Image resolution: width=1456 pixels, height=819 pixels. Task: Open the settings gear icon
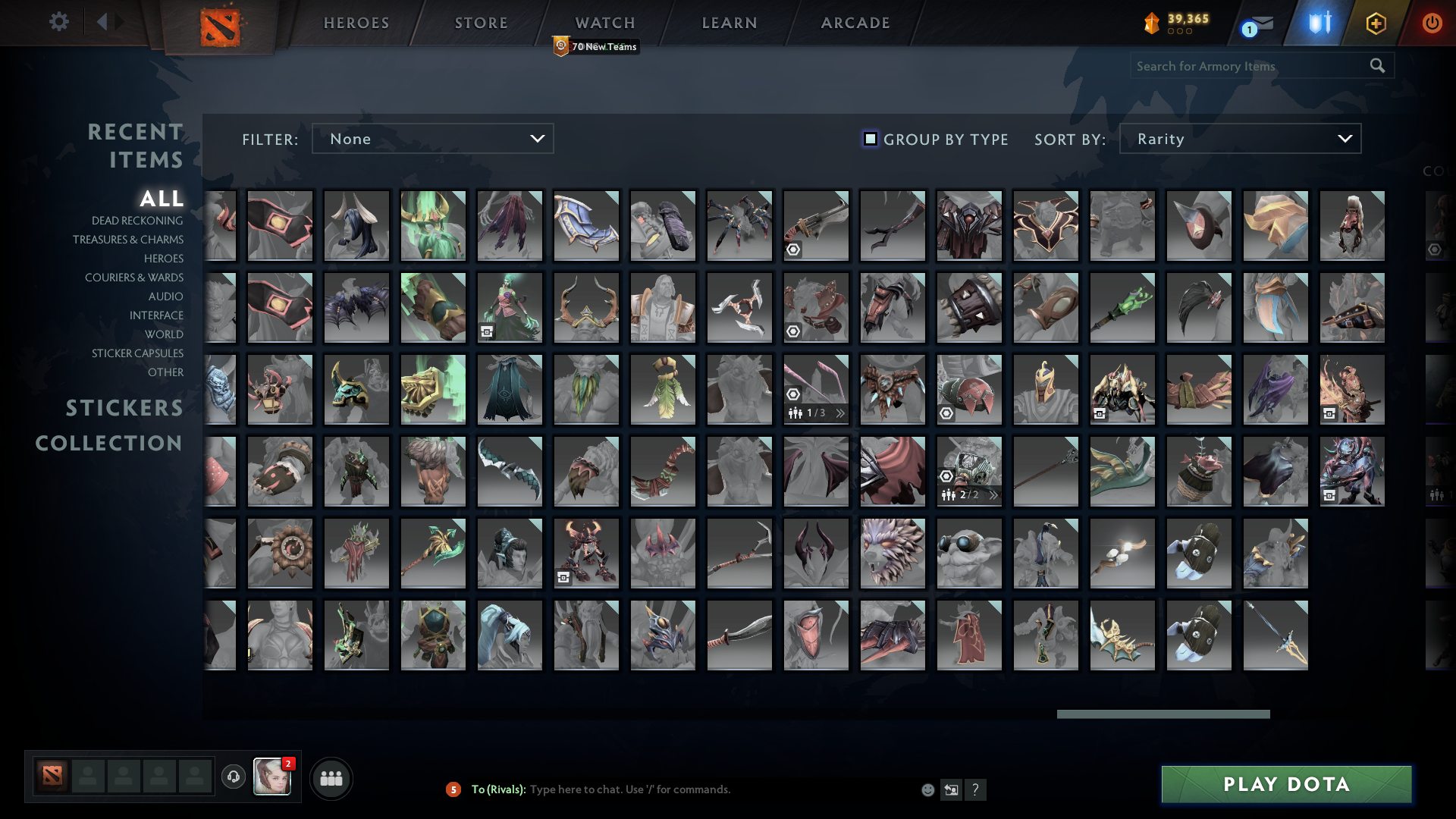pos(59,23)
